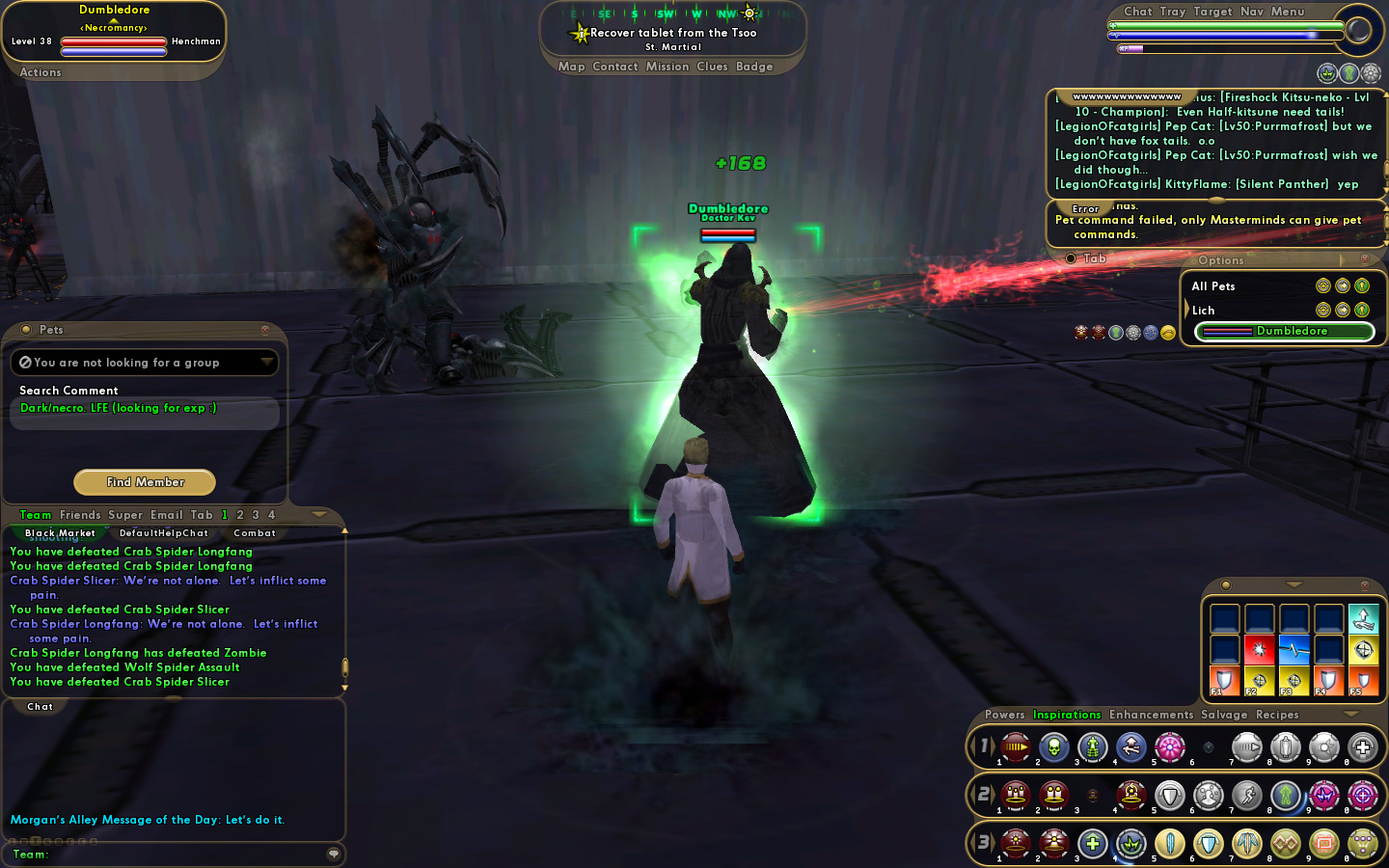
Task: Open the Contact list
Action: pyautogui.click(x=615, y=67)
